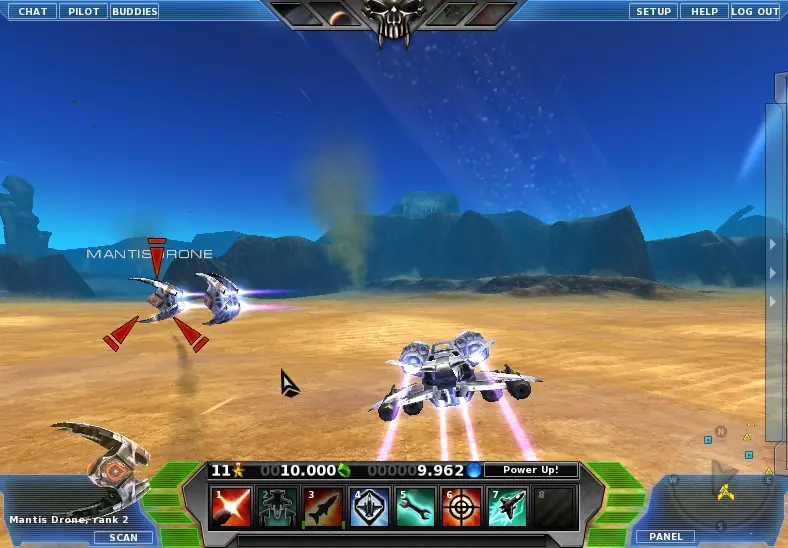Open the Pilot menu
This screenshot has width=788, height=548.
83,11
